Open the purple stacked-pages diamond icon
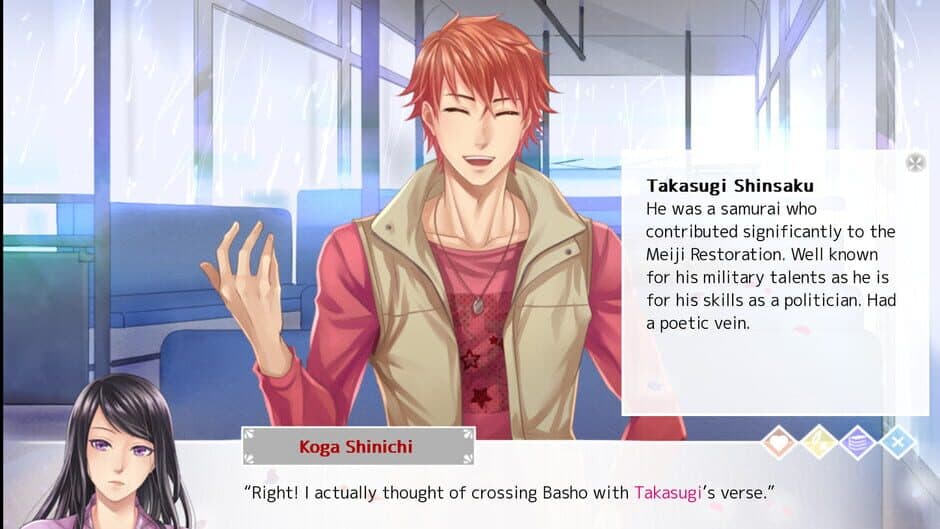The image size is (940, 529). click(858, 441)
